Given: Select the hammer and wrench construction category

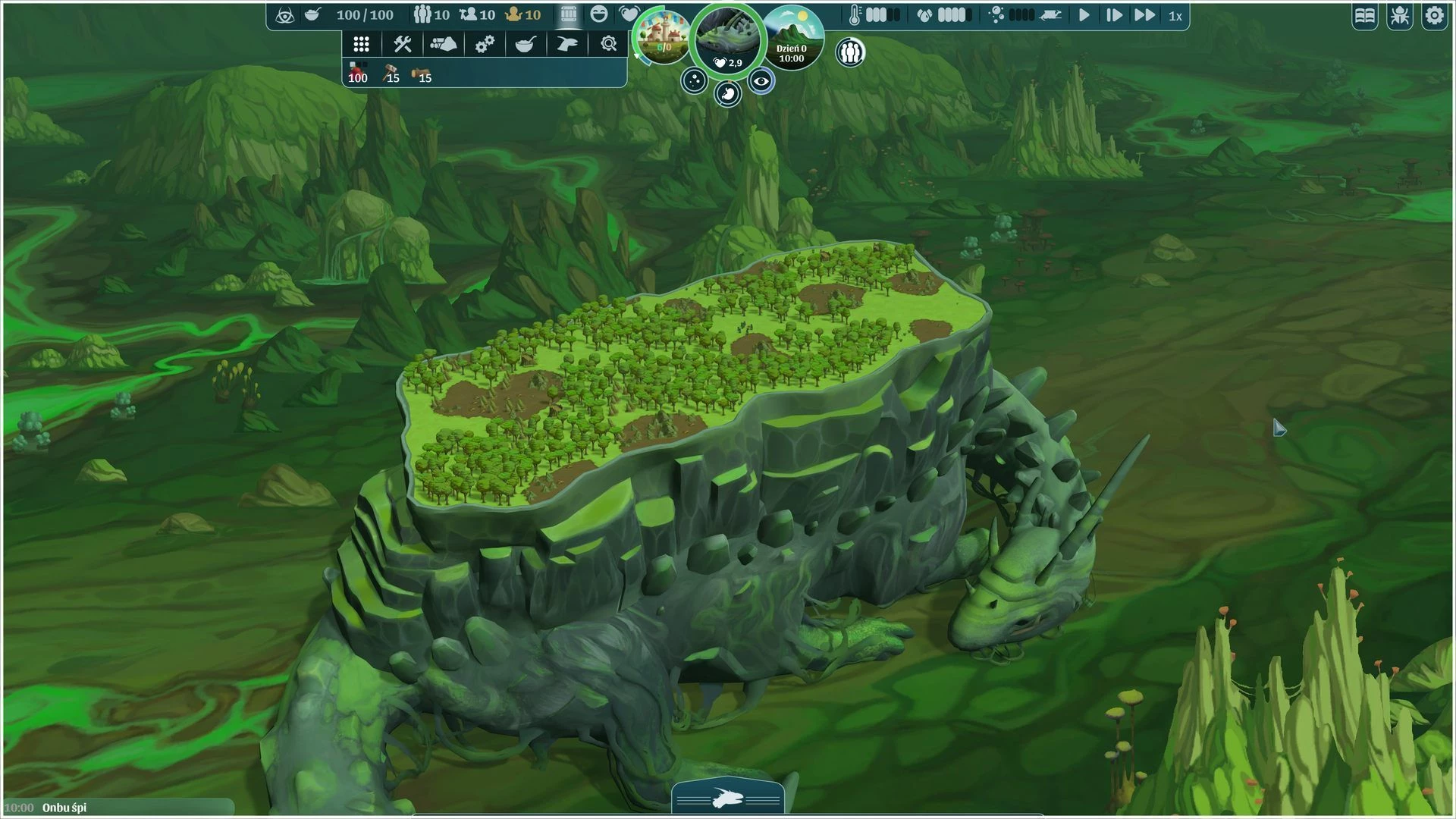Looking at the screenshot, I should pos(402,45).
